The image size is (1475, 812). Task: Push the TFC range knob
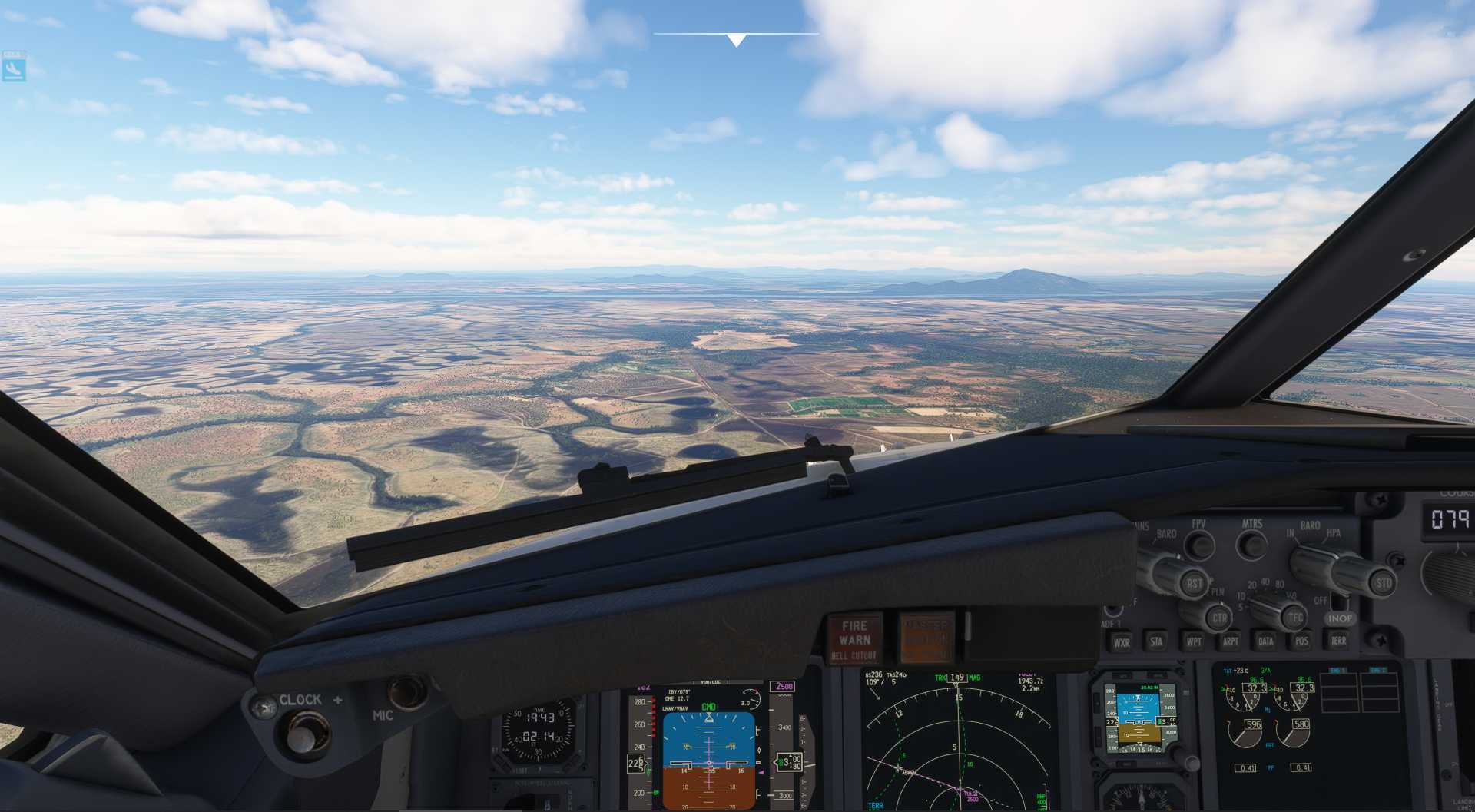pyautogui.click(x=1295, y=617)
